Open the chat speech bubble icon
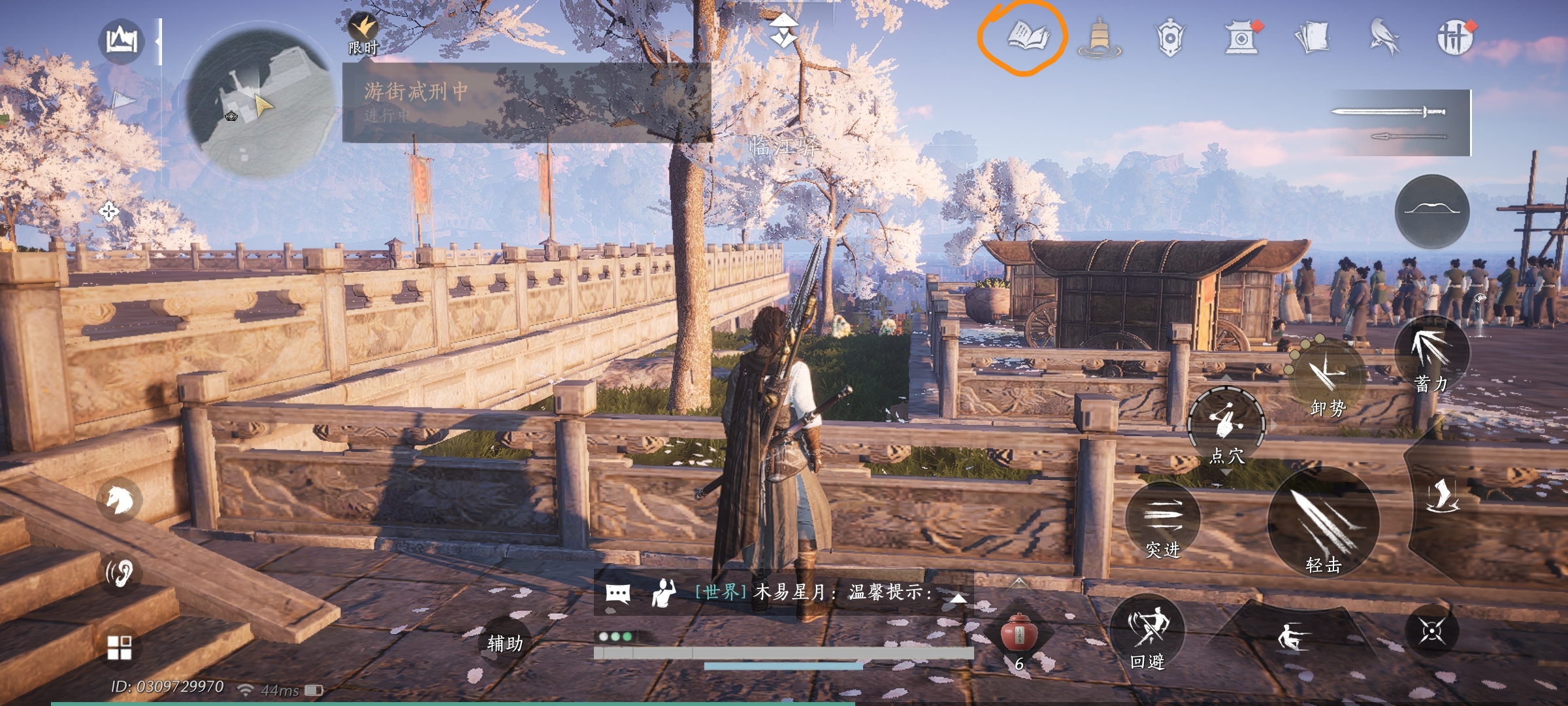Viewport: 1568px width, 706px height. [x=618, y=593]
